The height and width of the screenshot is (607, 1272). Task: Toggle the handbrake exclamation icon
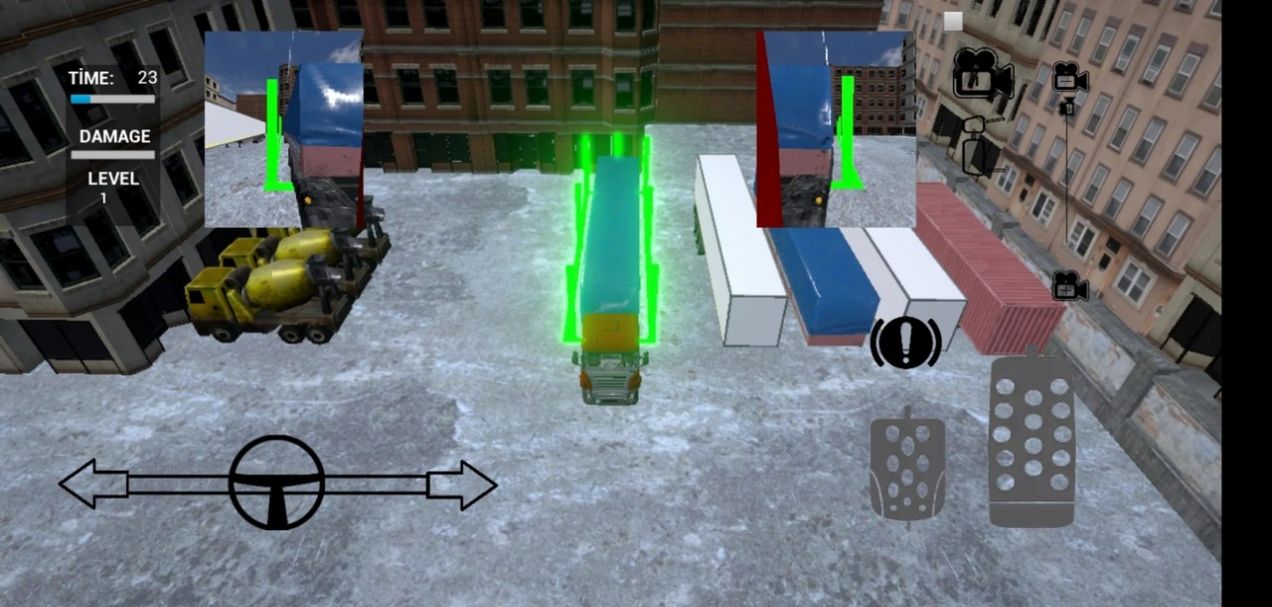(905, 343)
